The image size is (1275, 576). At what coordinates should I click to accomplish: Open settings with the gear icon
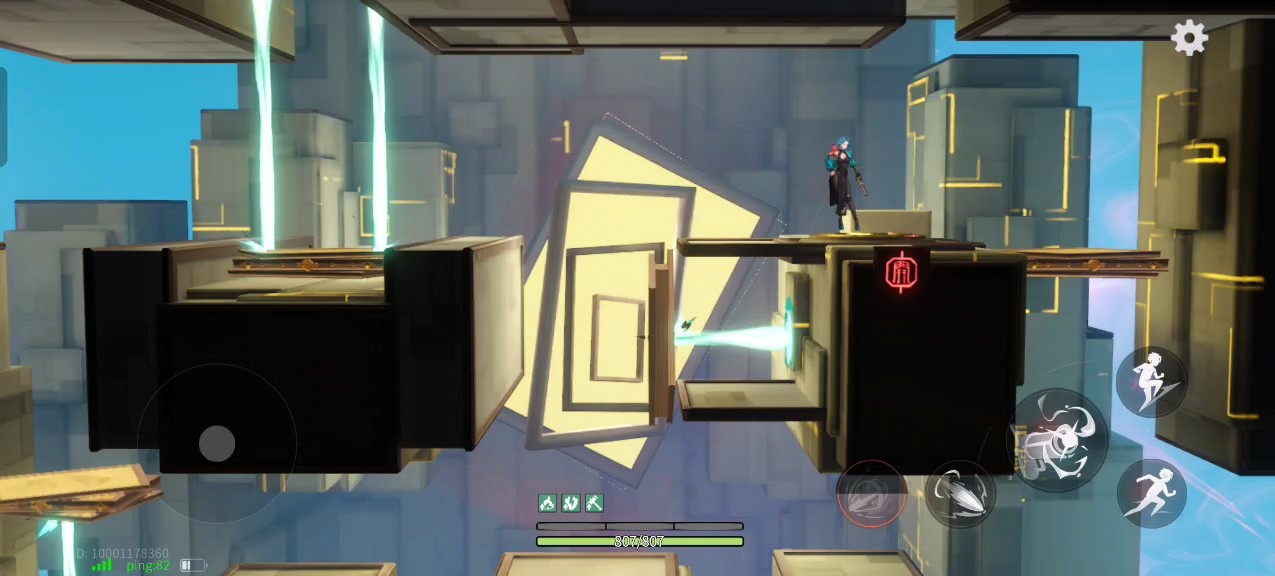[x=1189, y=38]
